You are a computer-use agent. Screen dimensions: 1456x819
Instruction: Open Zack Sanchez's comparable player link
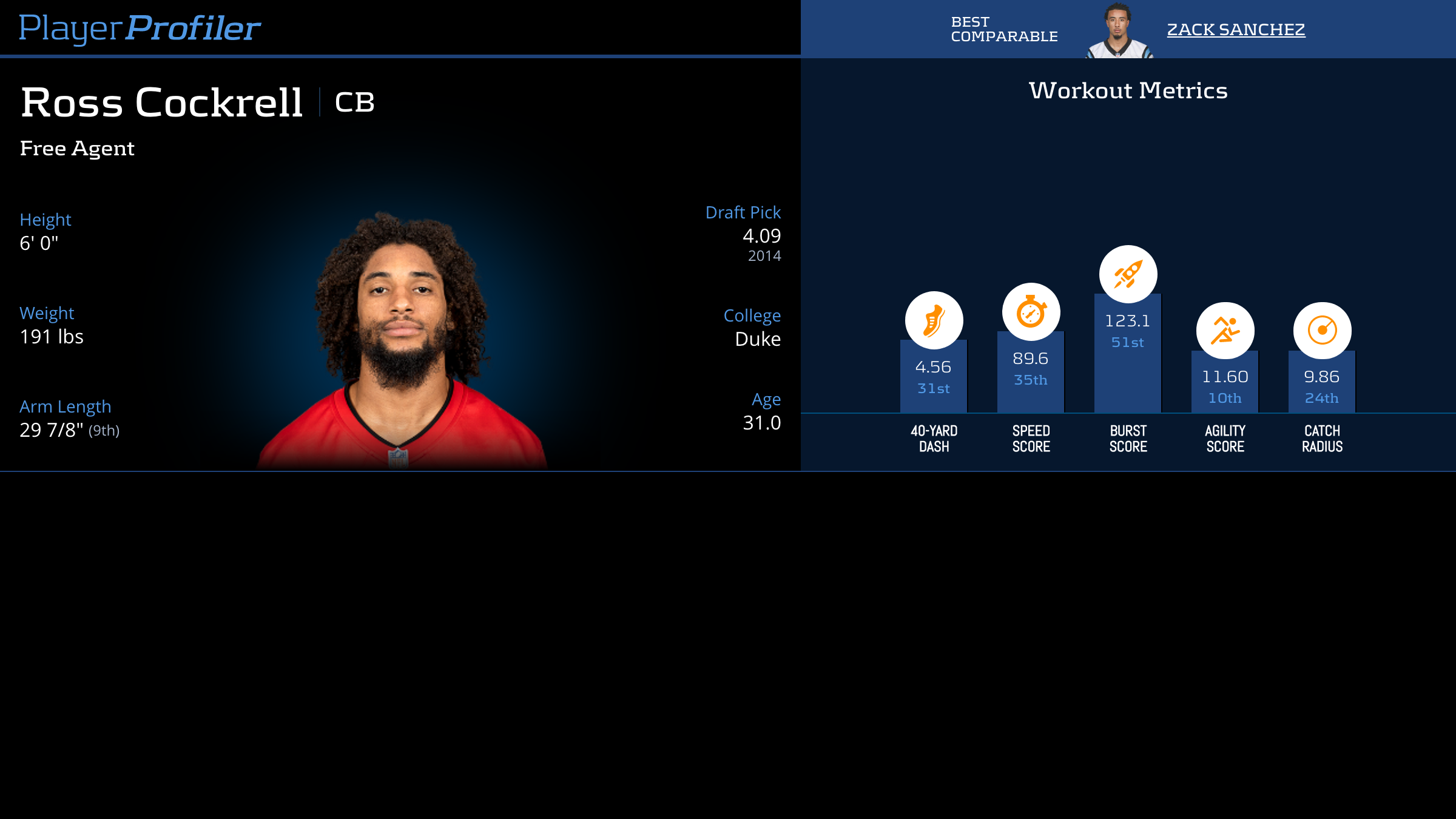point(1236,29)
